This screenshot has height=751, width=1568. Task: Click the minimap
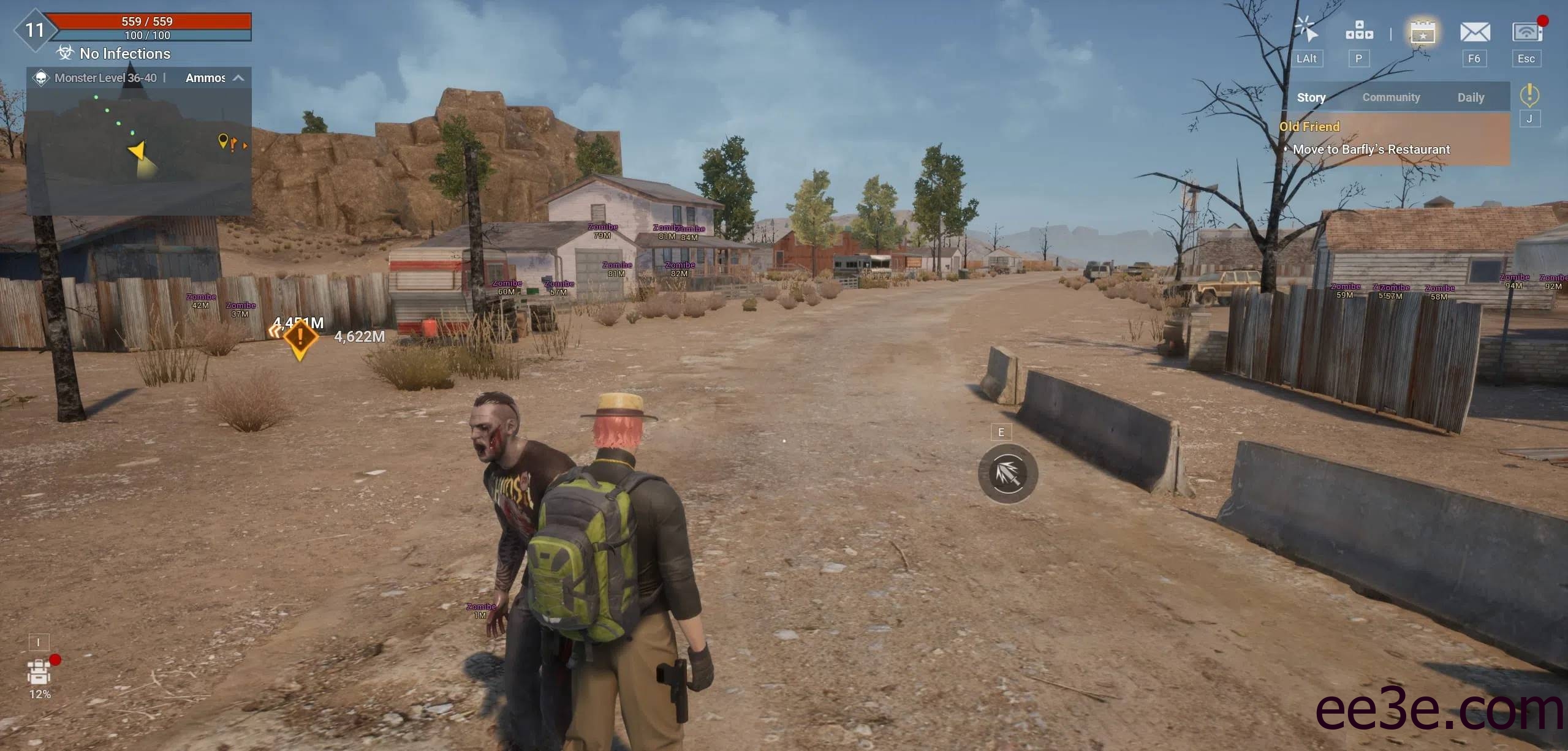[139, 151]
